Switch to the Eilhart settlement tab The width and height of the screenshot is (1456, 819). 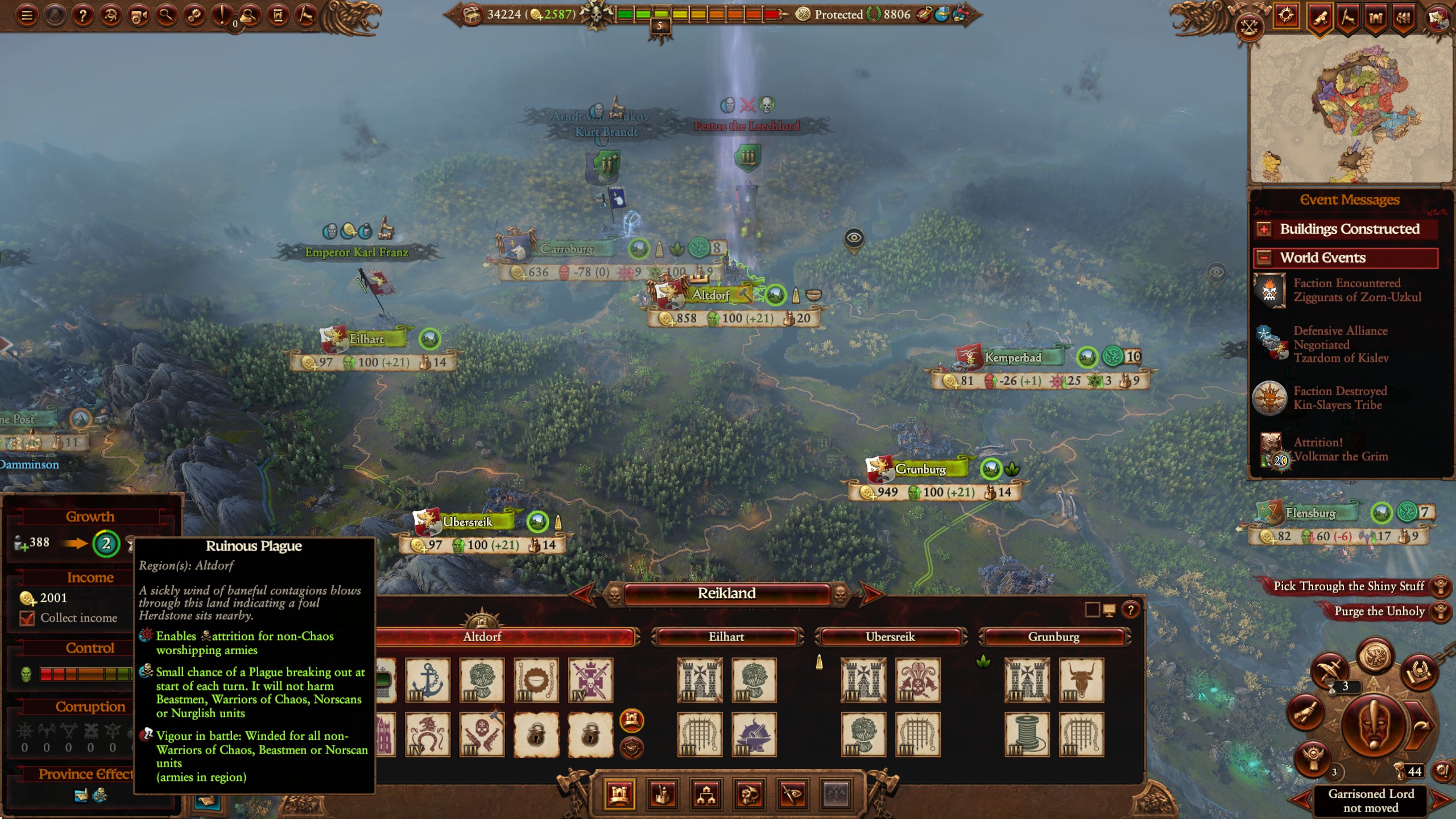(725, 636)
